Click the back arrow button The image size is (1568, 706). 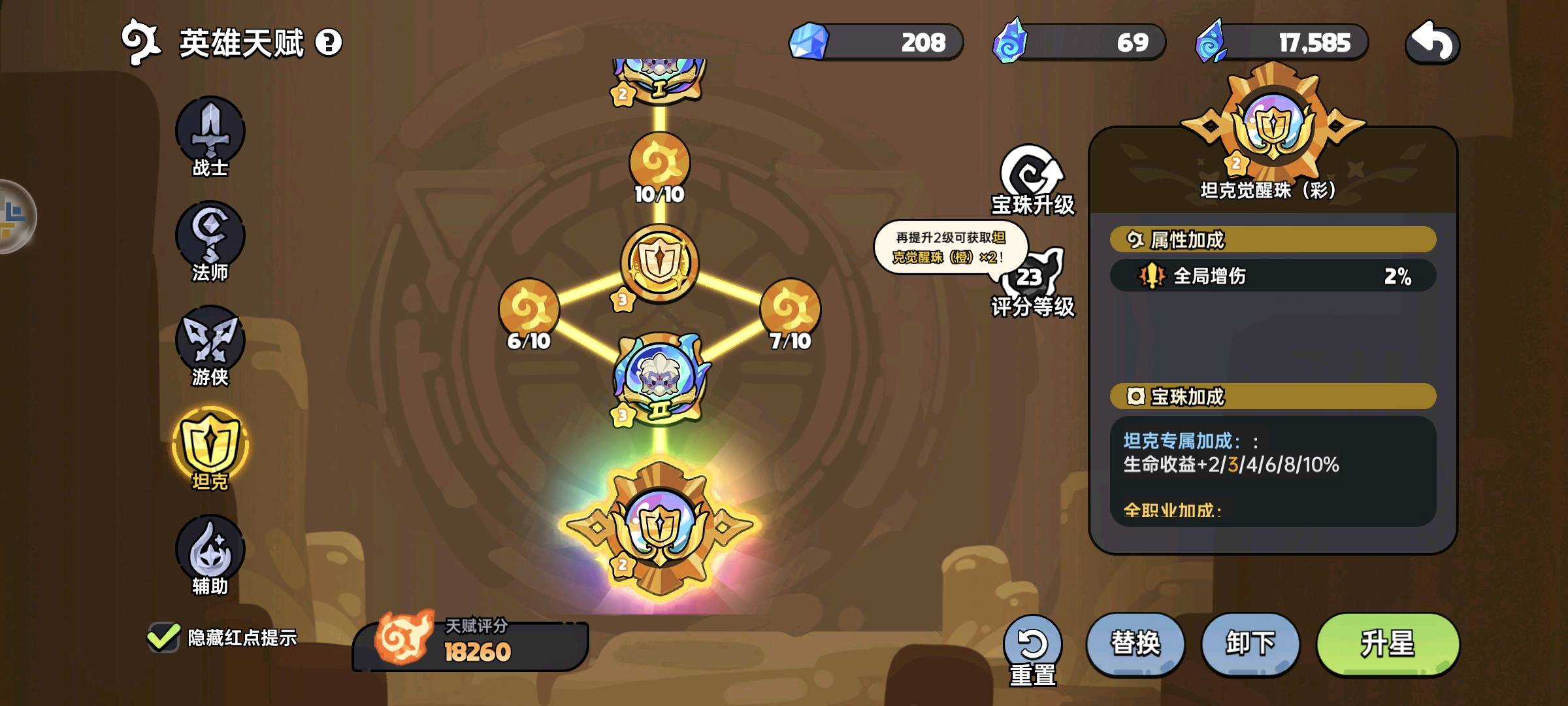click(x=1432, y=43)
